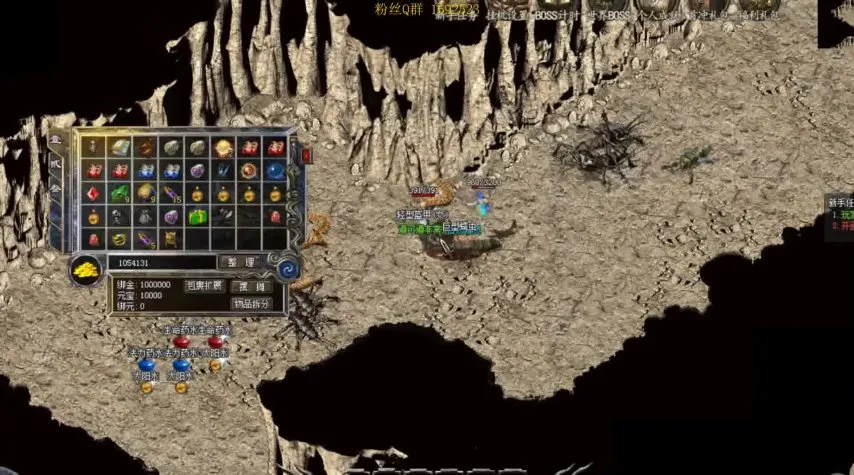Select the gold ring item slot

click(120, 239)
